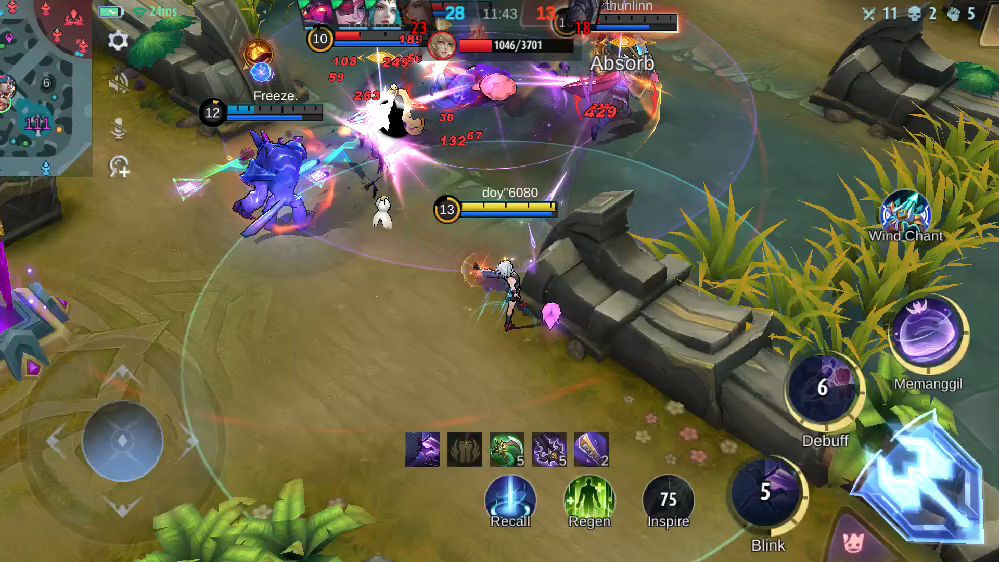Viewport: 999px width, 562px height.
Task: Open the gear settings menu
Action: pyautogui.click(x=118, y=40)
